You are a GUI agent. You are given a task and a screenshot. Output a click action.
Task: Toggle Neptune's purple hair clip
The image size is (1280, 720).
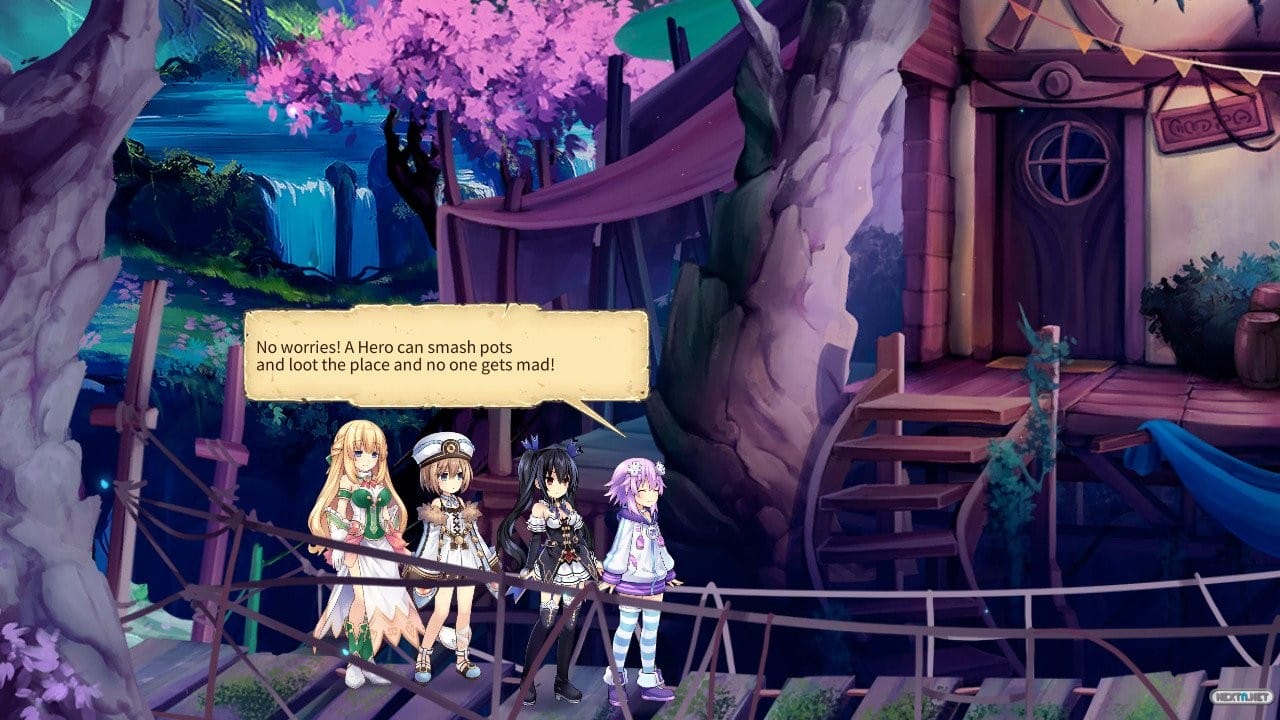tap(634, 468)
